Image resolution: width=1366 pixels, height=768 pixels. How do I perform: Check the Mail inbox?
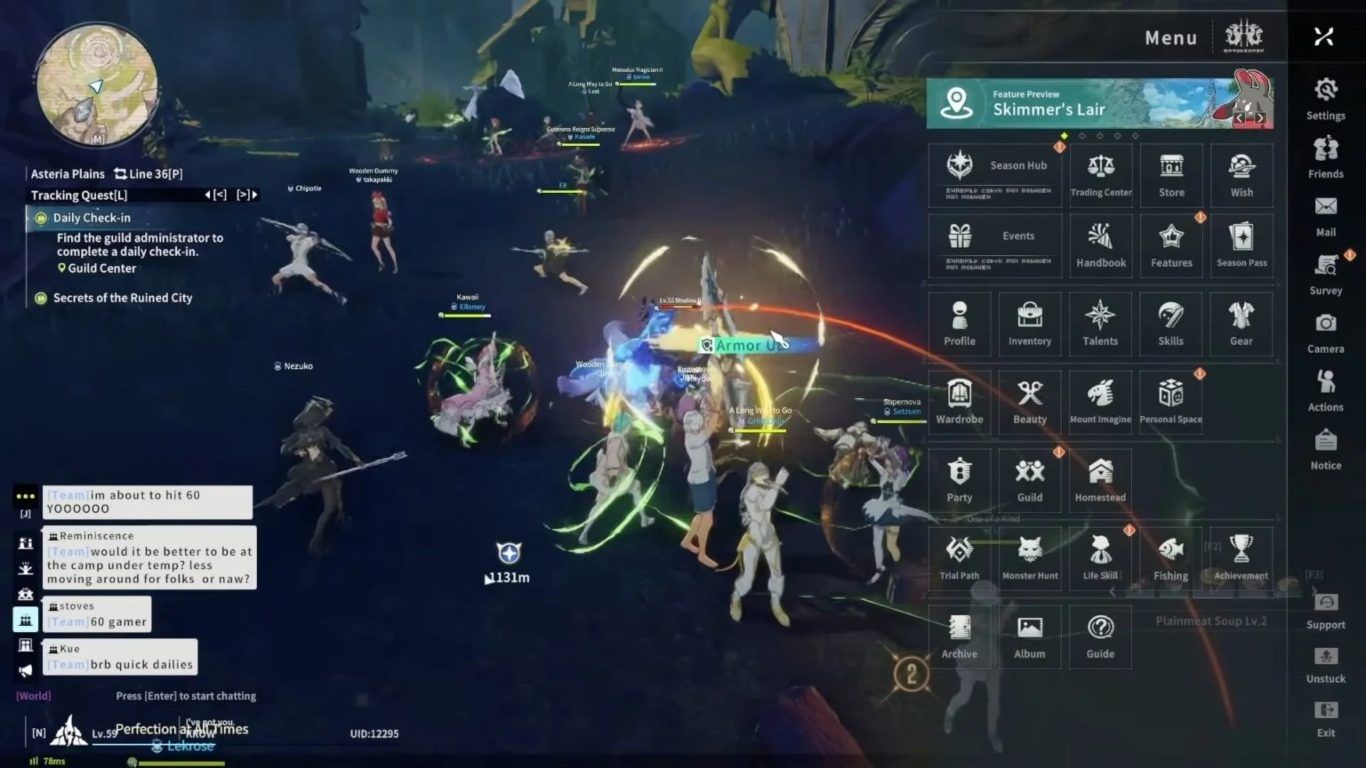pos(1326,214)
